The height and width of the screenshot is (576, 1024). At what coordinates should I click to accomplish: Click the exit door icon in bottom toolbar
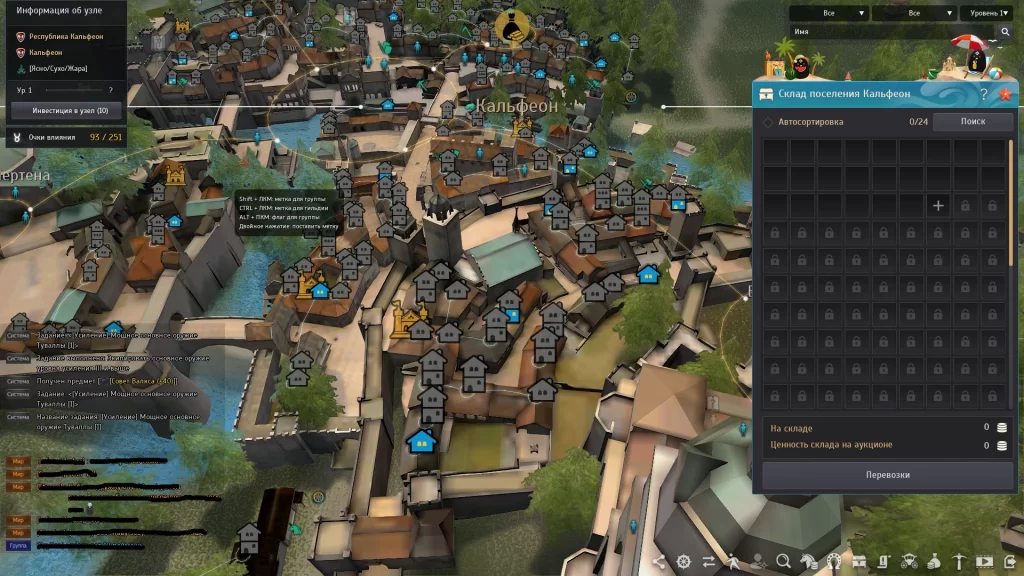coord(1008,561)
